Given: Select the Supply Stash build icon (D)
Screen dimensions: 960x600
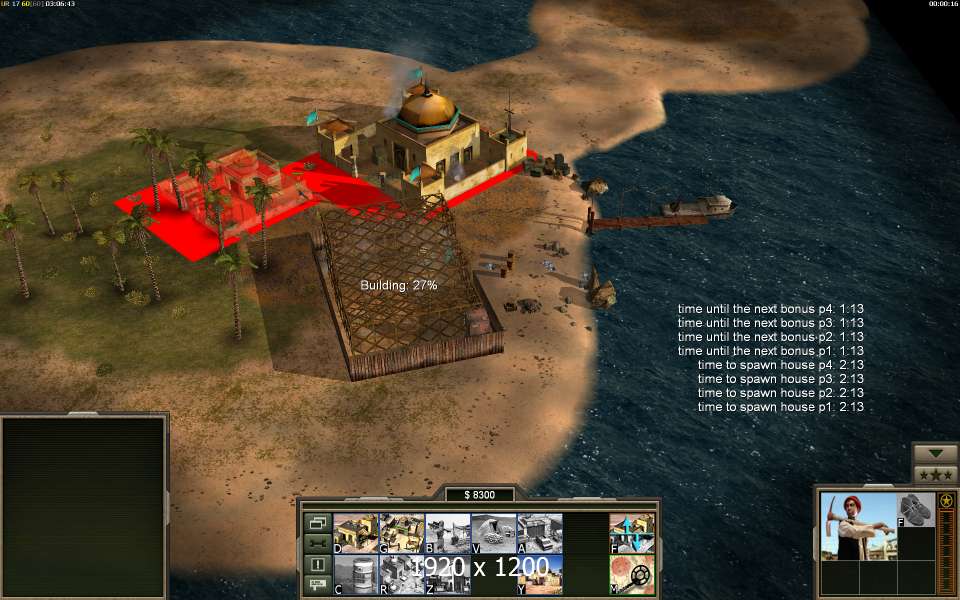Looking at the screenshot, I should pos(355,533).
